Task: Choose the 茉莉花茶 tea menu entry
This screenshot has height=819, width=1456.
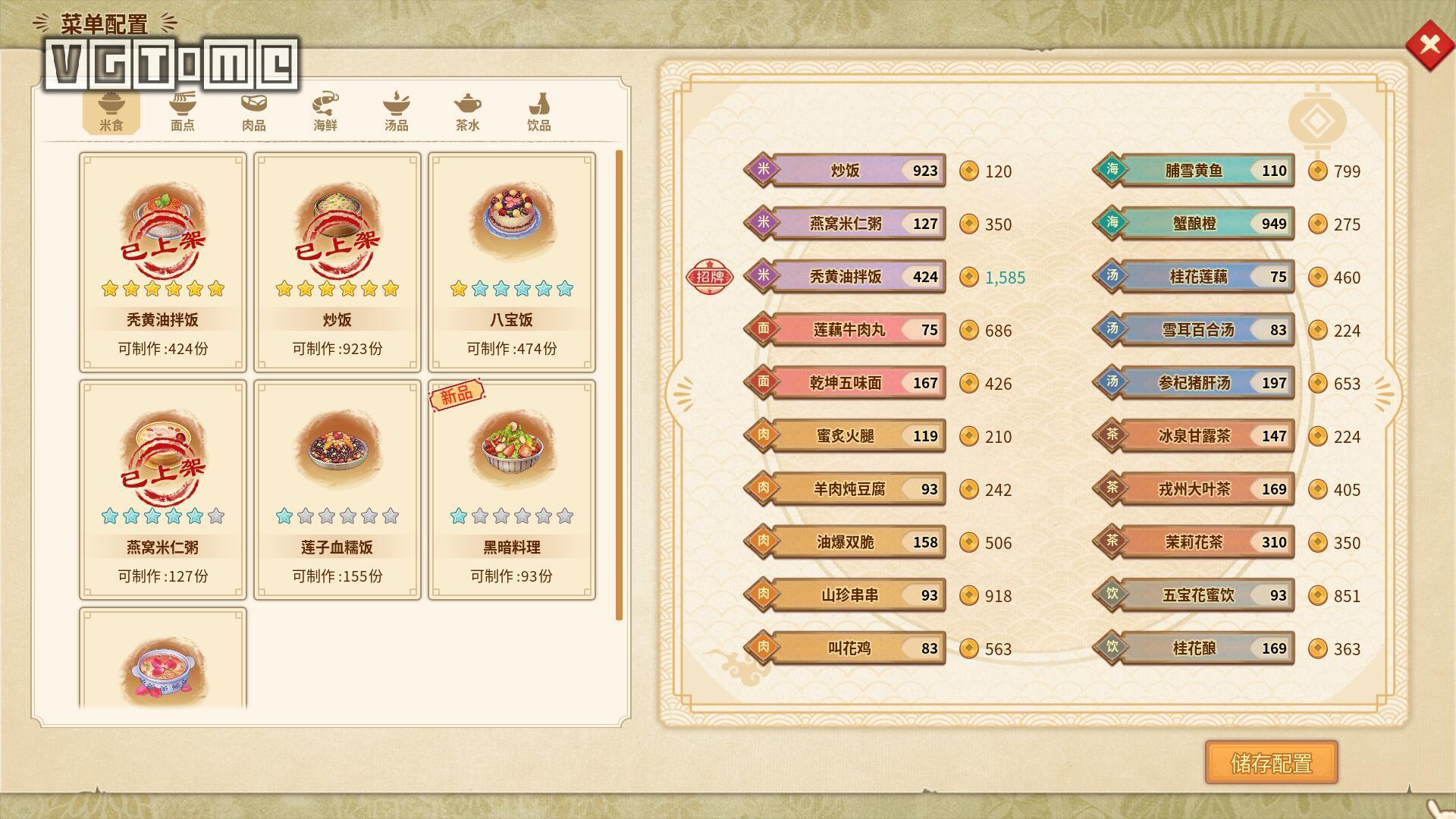Action: [1194, 542]
